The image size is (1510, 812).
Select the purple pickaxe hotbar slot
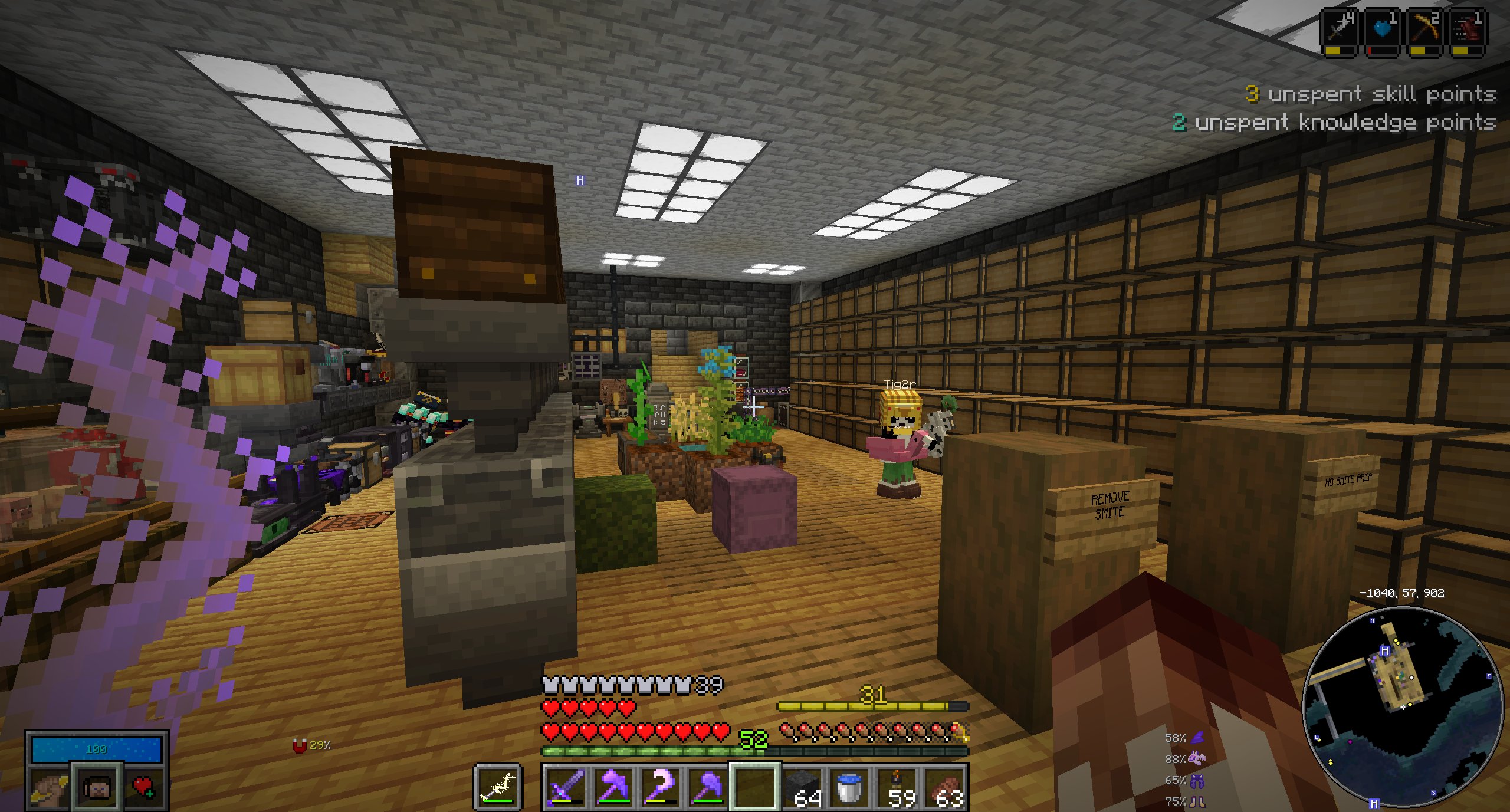click(613, 787)
